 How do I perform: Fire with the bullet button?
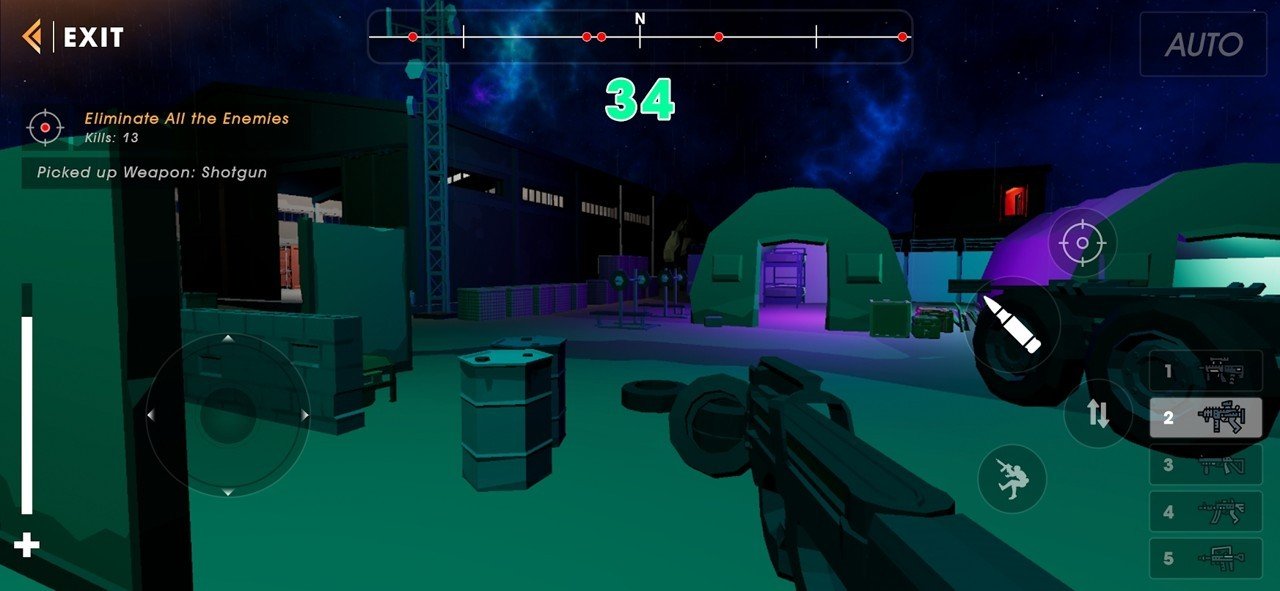pos(1012,323)
